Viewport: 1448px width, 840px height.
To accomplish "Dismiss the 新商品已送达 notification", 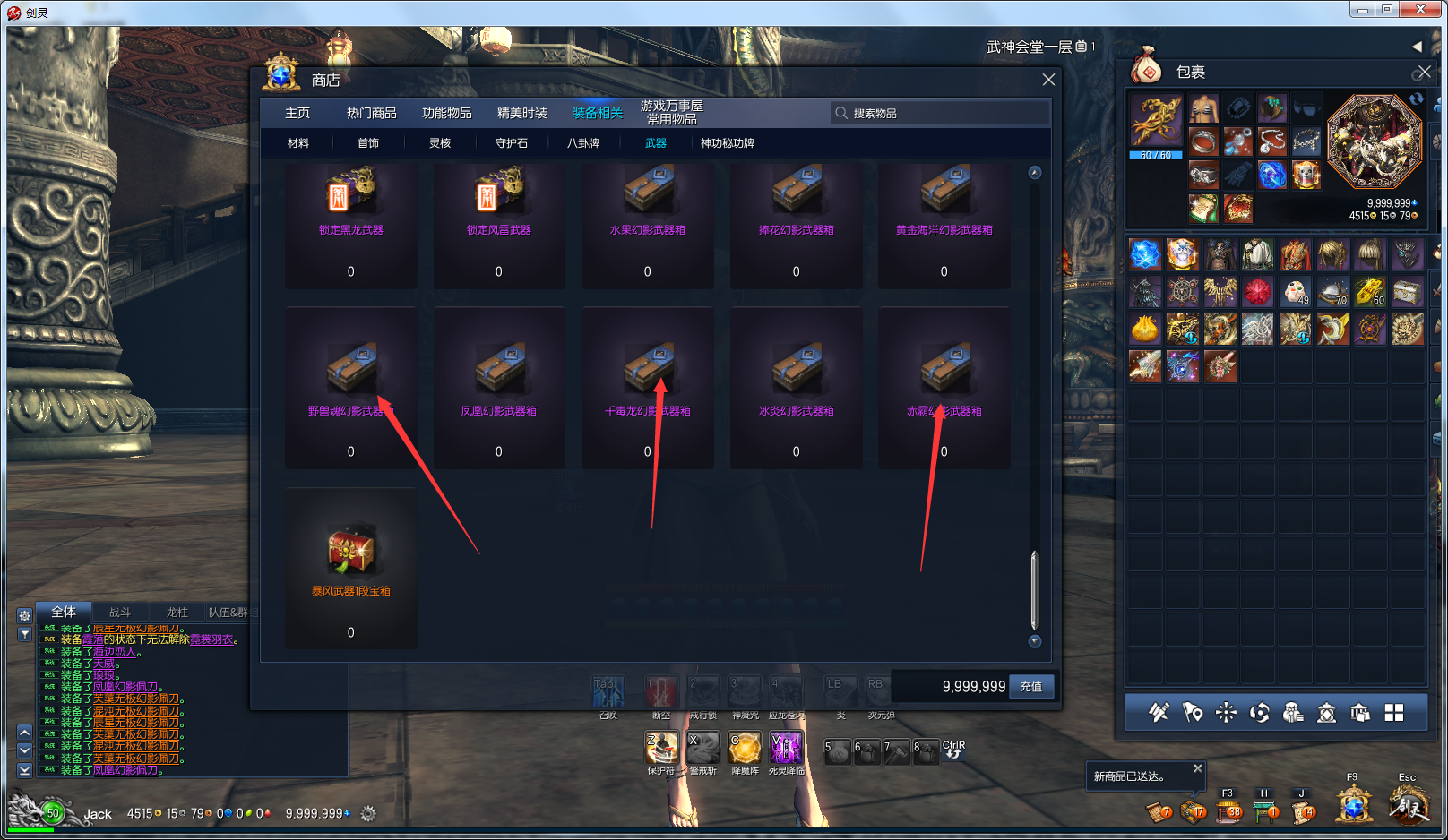I will click(x=1197, y=768).
